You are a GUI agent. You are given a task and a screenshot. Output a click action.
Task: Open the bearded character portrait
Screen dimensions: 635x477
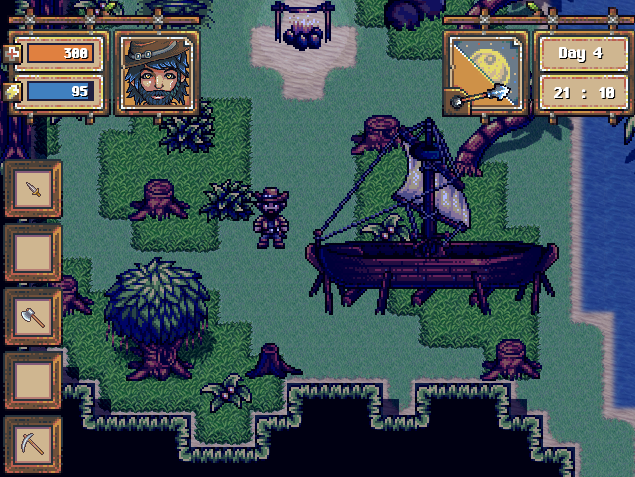(157, 72)
